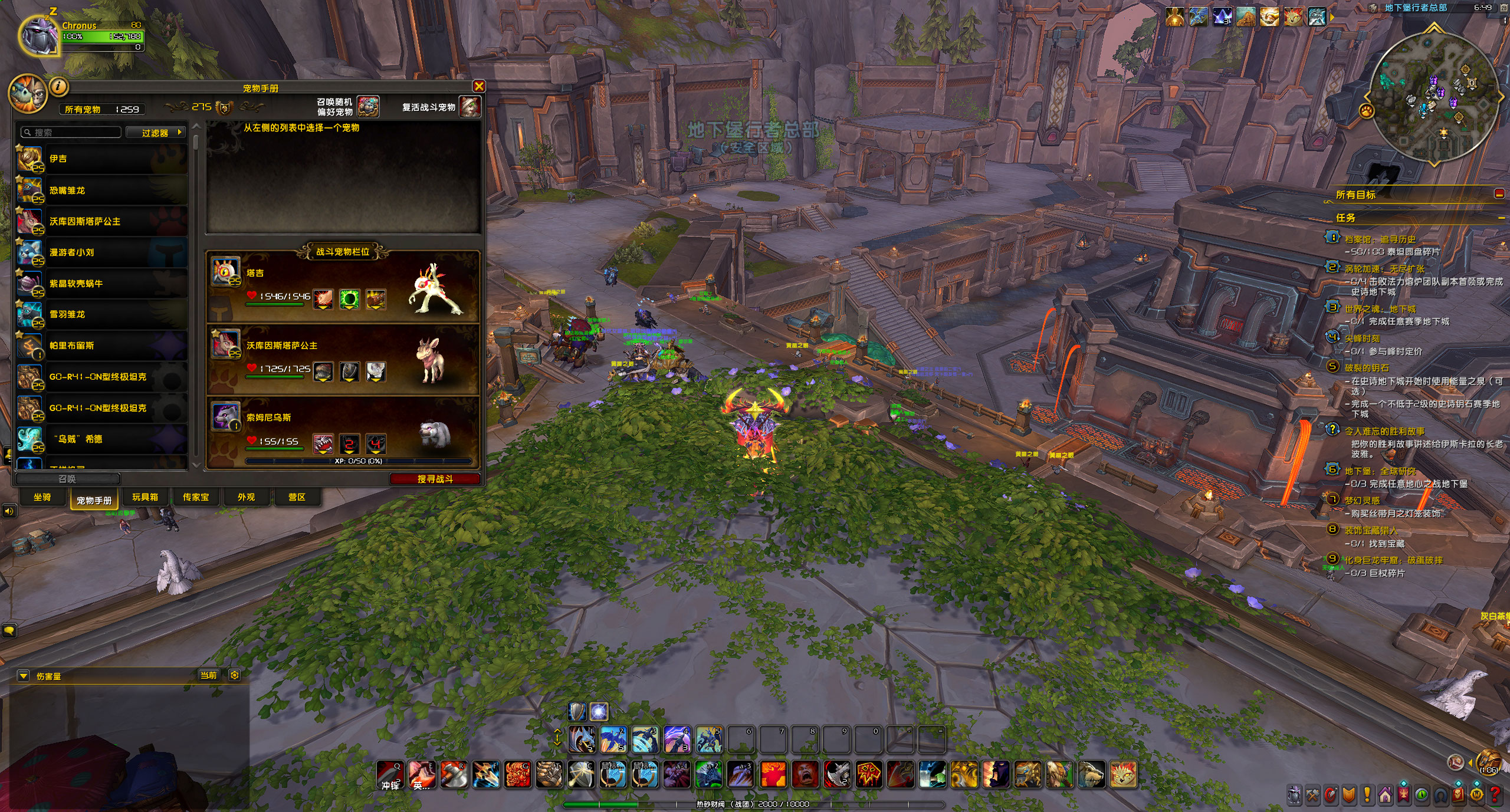Select 紫晶软壳蜗牛 pet row
This screenshot has height=812, width=1510.
tap(101, 284)
